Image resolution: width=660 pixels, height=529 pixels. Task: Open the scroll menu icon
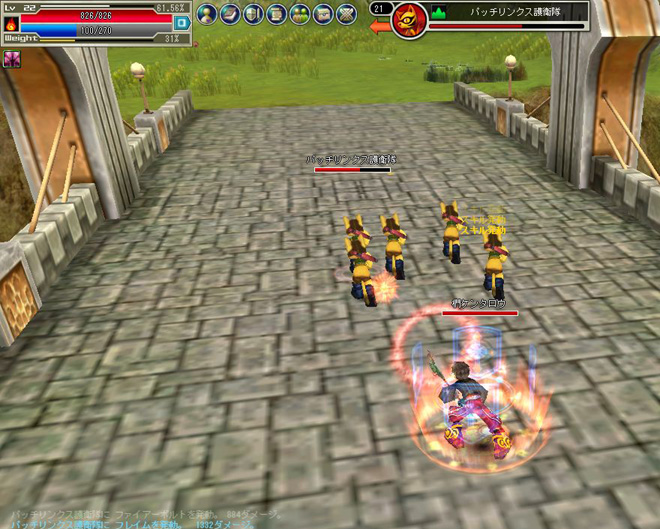pyautogui.click(x=276, y=14)
